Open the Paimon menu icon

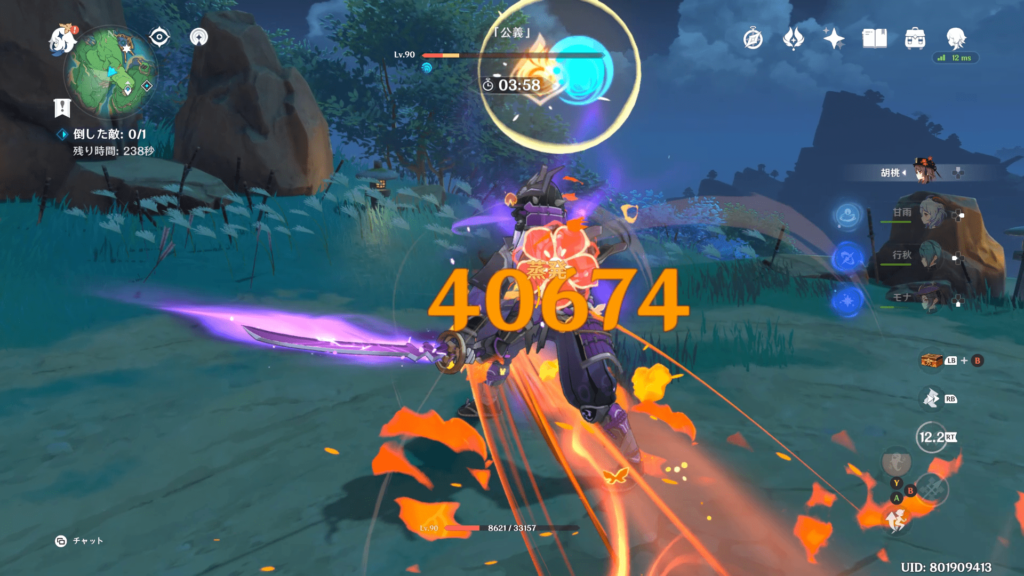[63, 41]
